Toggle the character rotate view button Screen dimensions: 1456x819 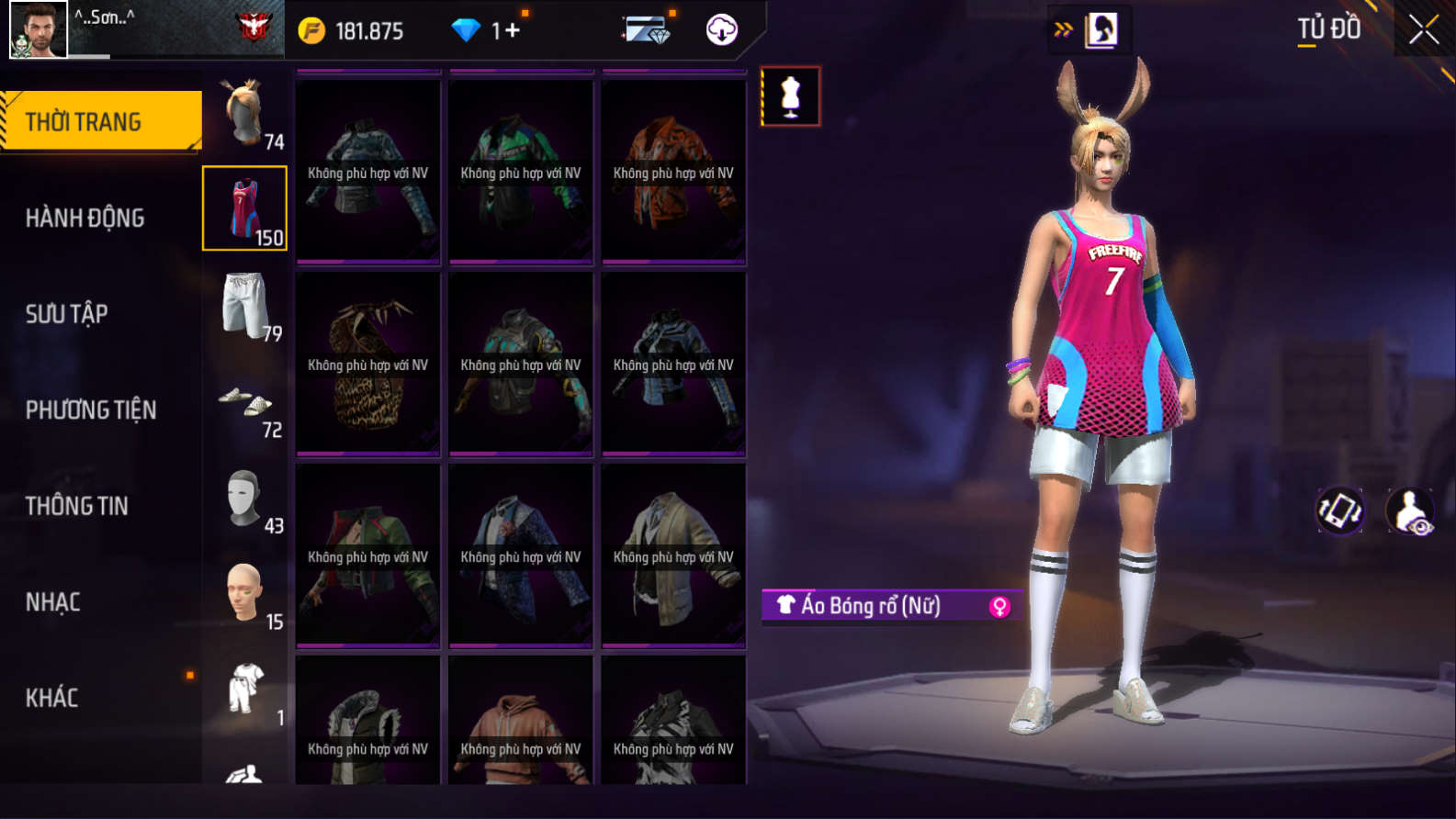click(1339, 510)
